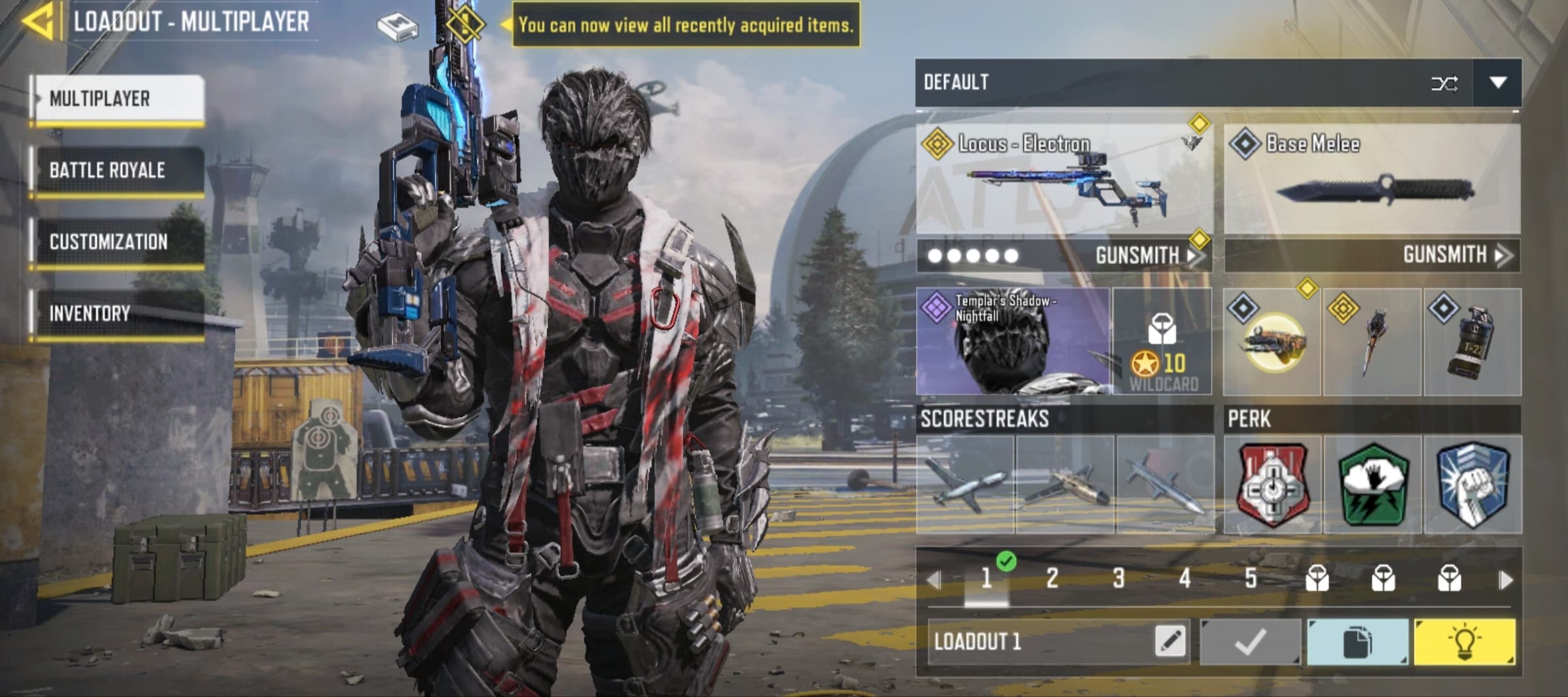The height and width of the screenshot is (697, 1568).
Task: Open the Battle Royale loadout tab
Action: click(x=119, y=170)
